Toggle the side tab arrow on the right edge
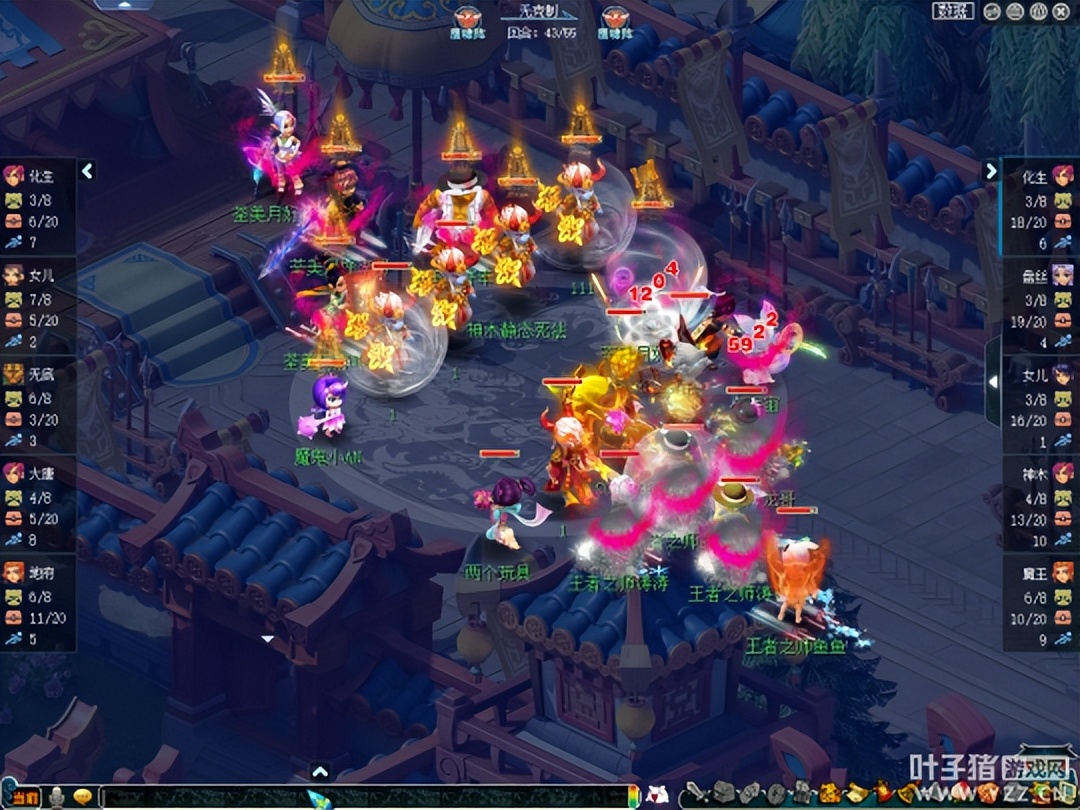Image resolution: width=1080 pixels, height=810 pixels. click(x=993, y=381)
